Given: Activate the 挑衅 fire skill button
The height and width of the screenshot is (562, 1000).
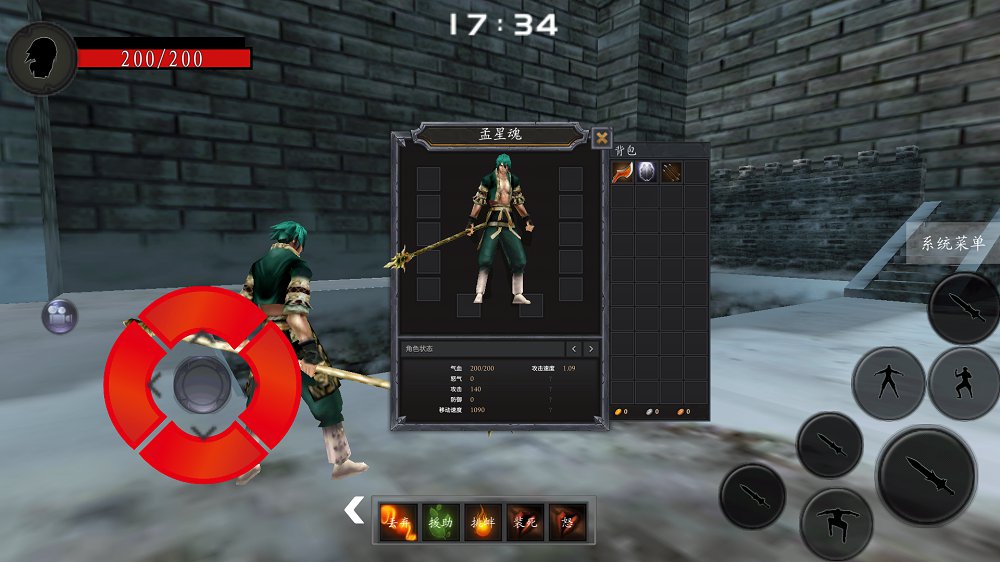Looking at the screenshot, I should click(x=483, y=522).
